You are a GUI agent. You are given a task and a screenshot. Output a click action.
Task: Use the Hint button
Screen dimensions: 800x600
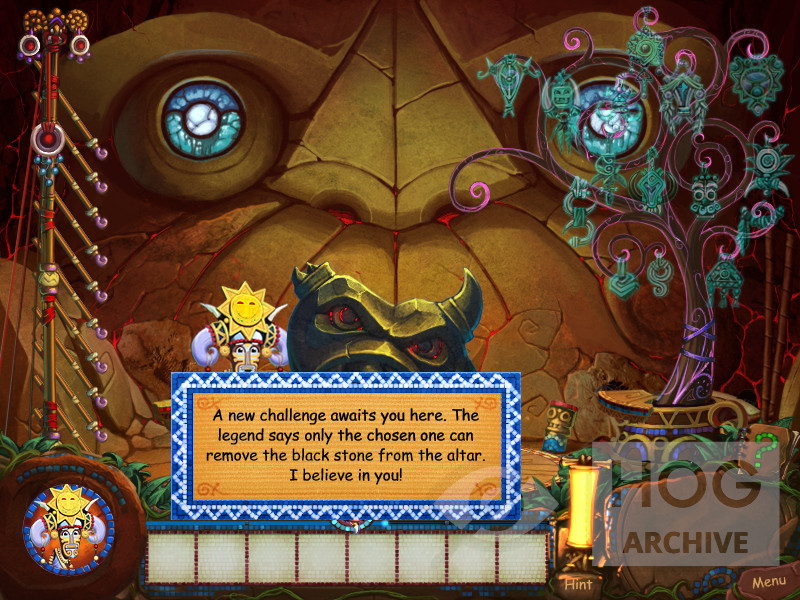coord(577,583)
